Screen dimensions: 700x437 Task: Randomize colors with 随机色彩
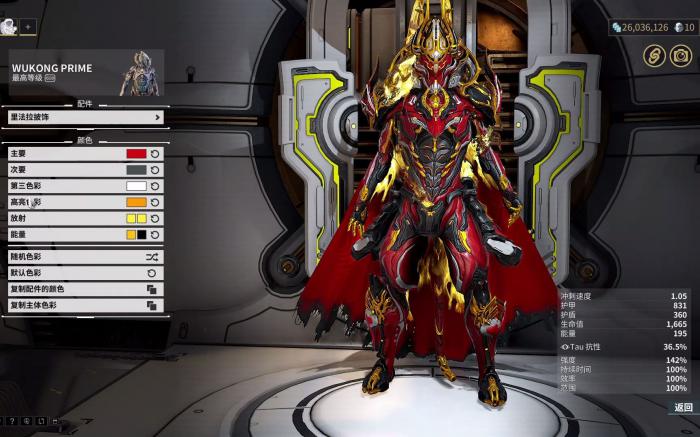tap(84, 257)
